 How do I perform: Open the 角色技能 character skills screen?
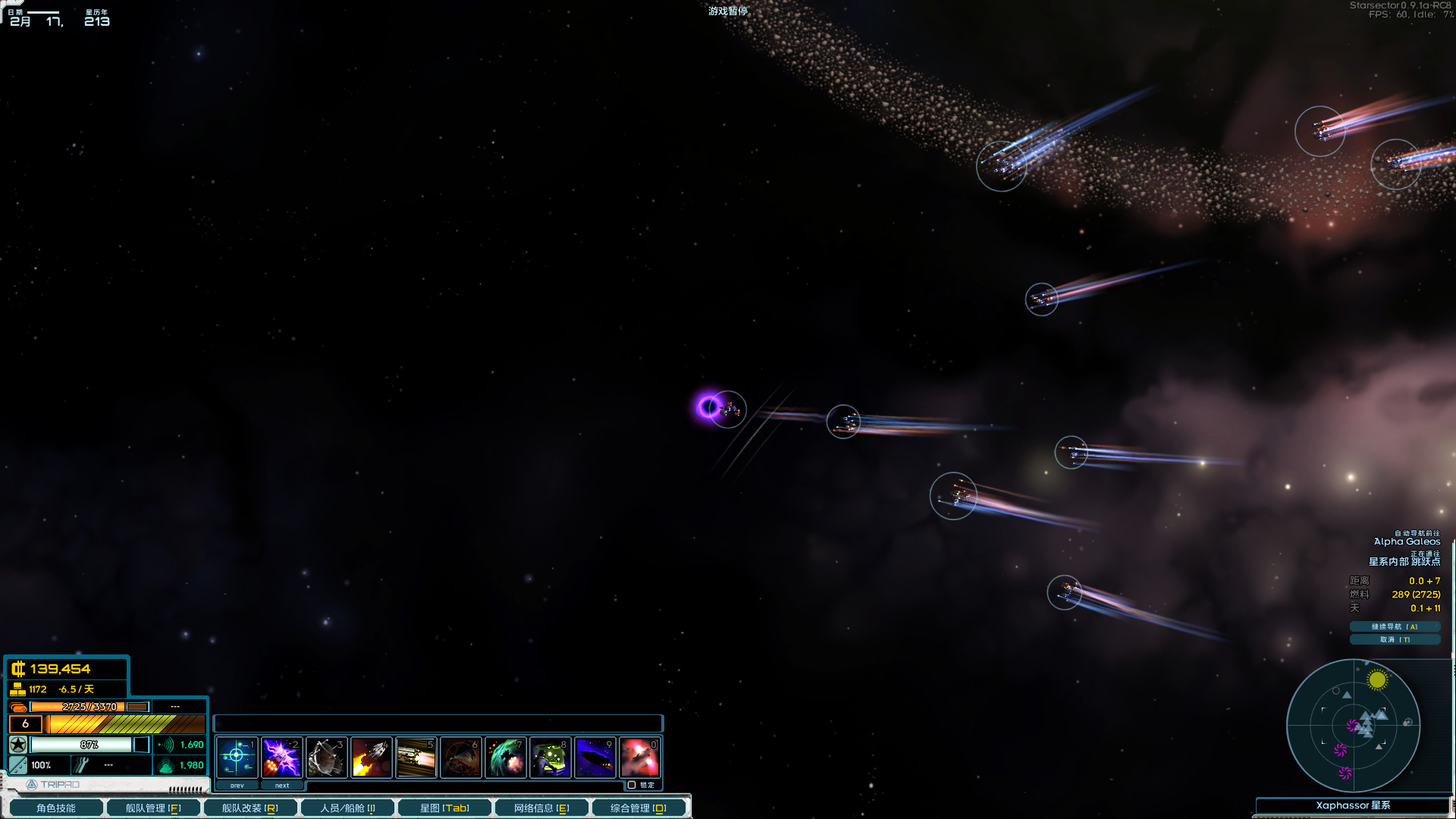tap(56, 808)
